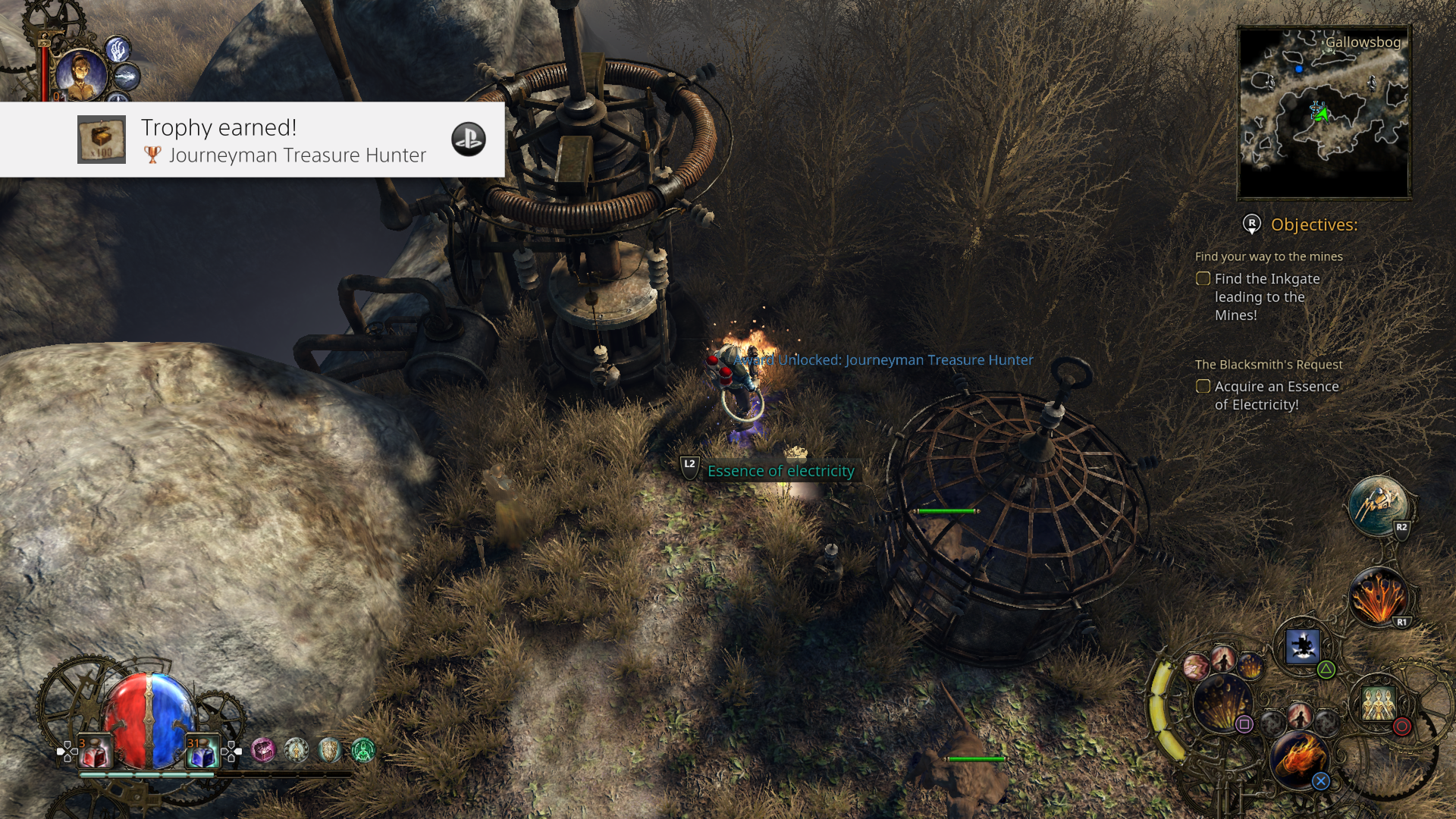Click the "Essence of electricity" pickup label
The height and width of the screenshot is (819, 1456).
(780, 471)
